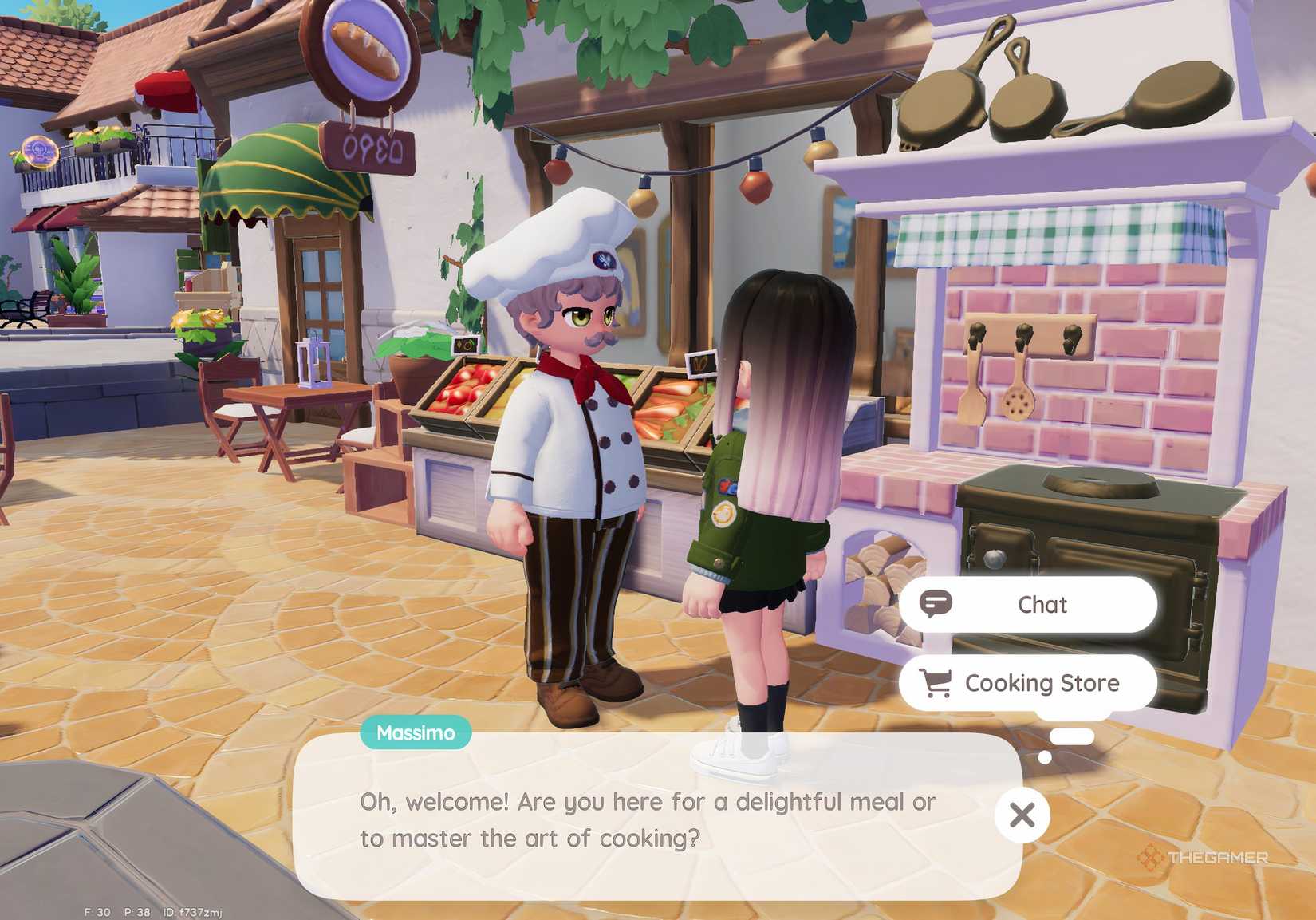The height and width of the screenshot is (920, 1316).
Task: Select the Massimo name tag
Action: [416, 732]
